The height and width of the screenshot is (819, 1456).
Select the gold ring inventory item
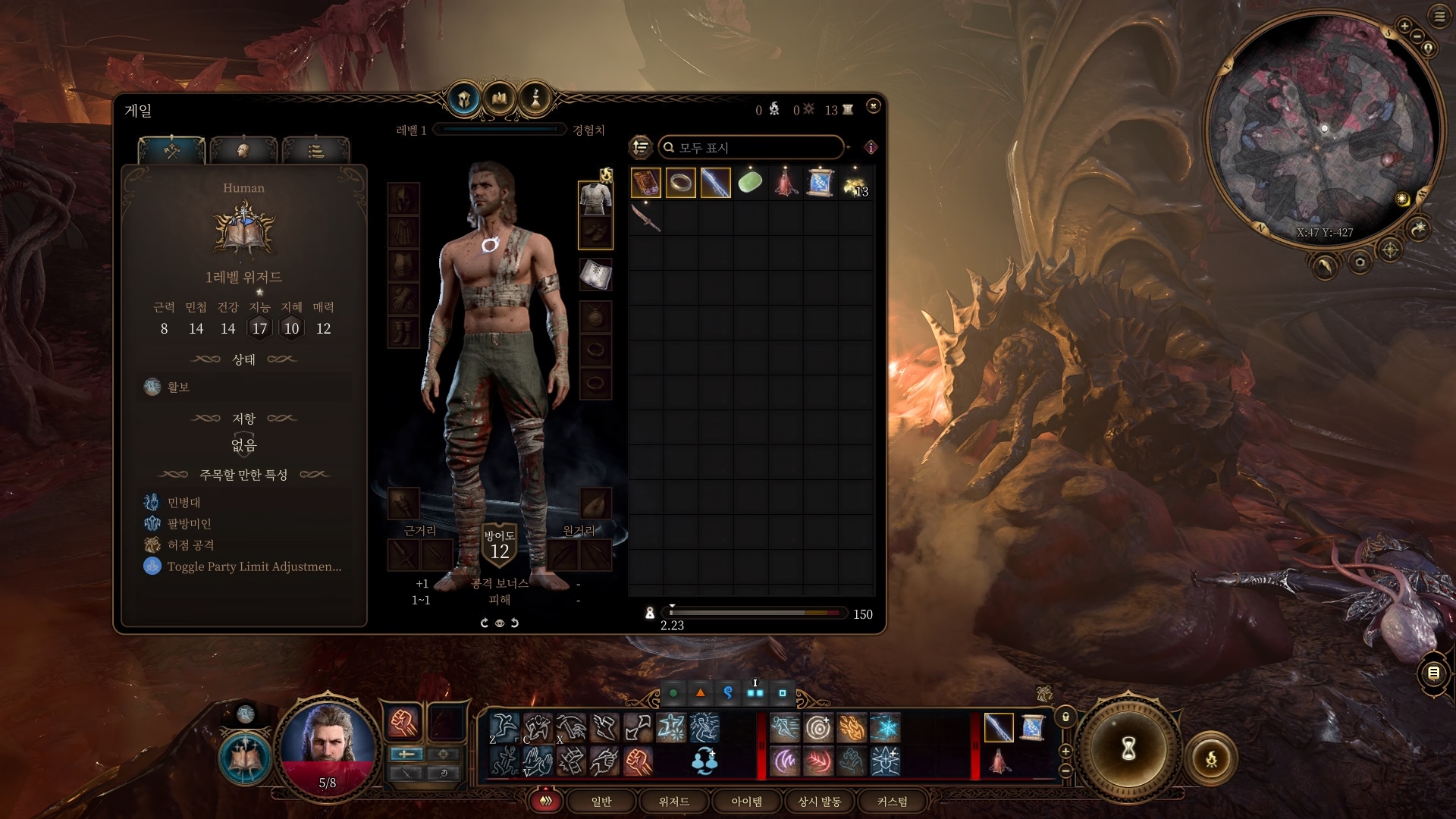pyautogui.click(x=680, y=184)
